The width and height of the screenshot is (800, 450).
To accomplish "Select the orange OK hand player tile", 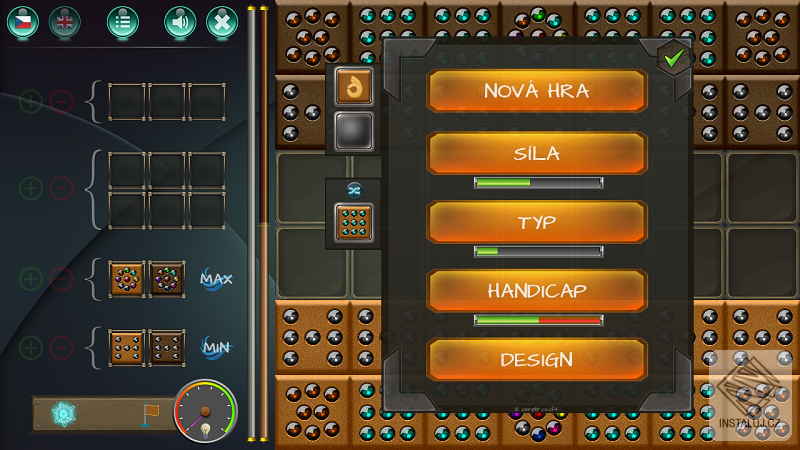I will [353, 87].
